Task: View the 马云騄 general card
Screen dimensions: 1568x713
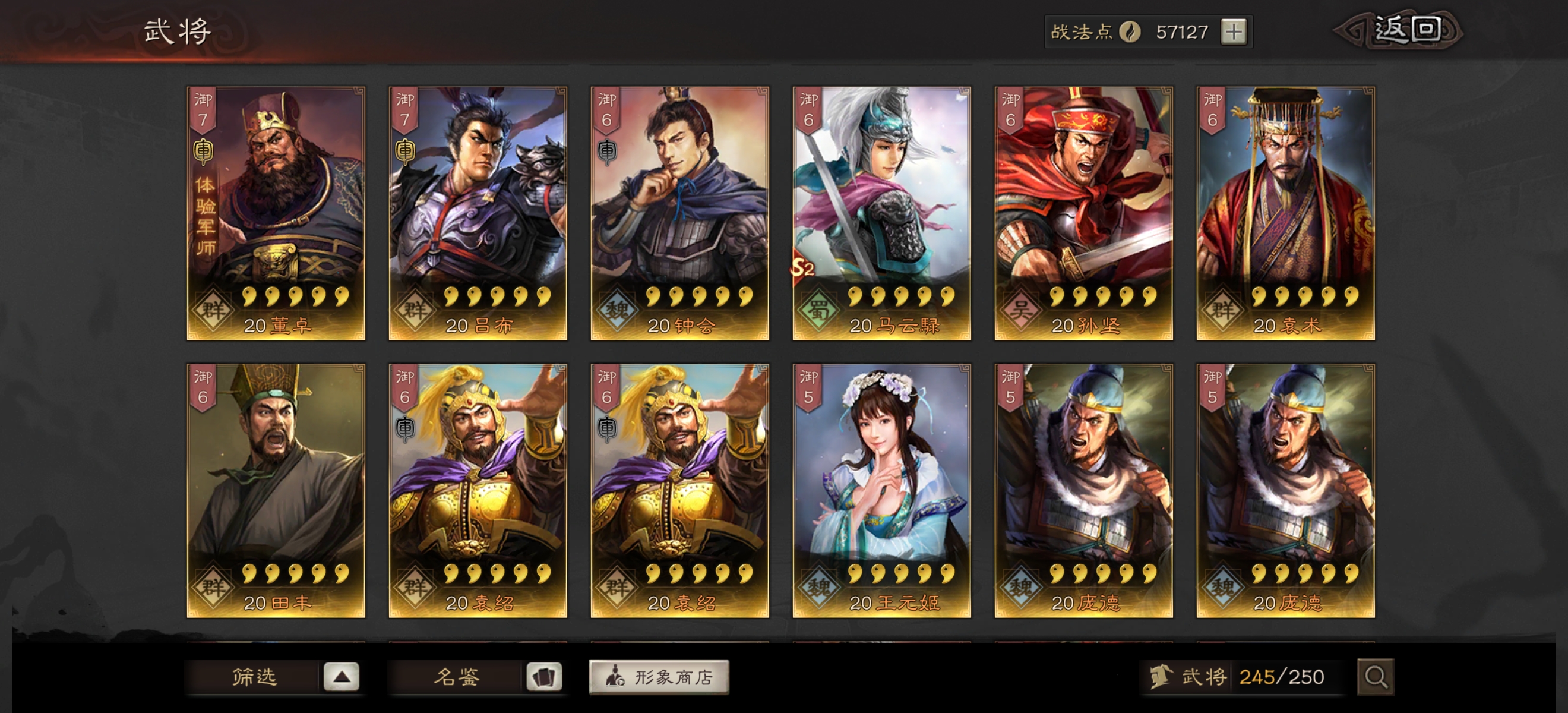Action: (881, 213)
